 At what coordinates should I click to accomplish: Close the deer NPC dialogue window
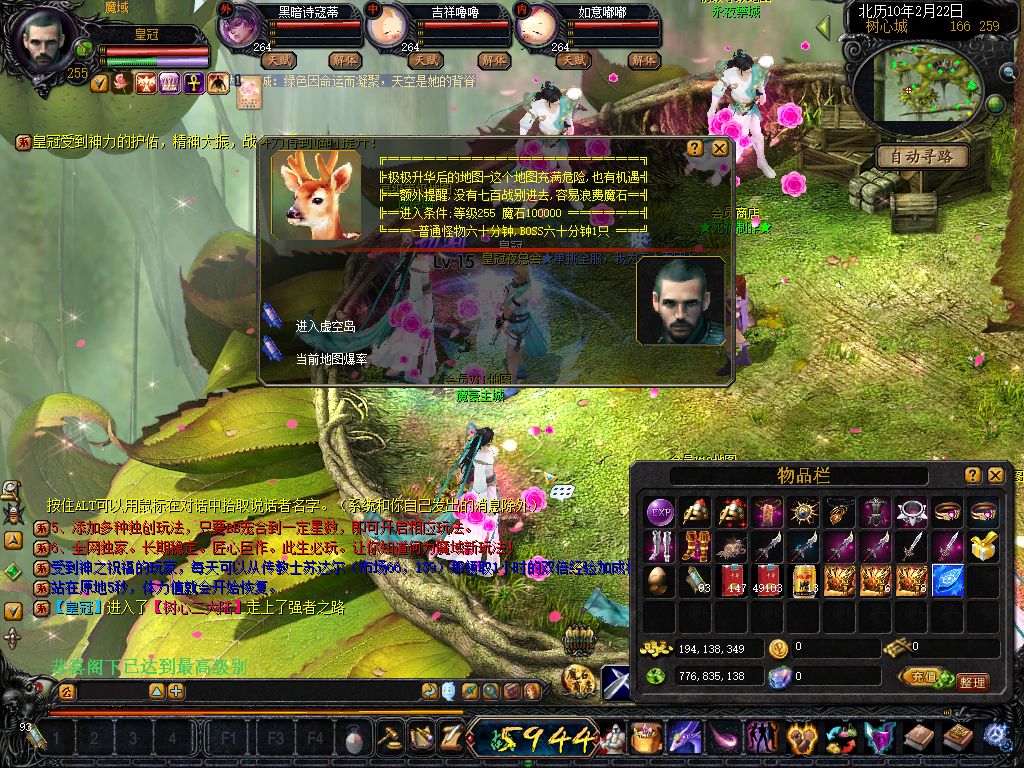click(719, 148)
